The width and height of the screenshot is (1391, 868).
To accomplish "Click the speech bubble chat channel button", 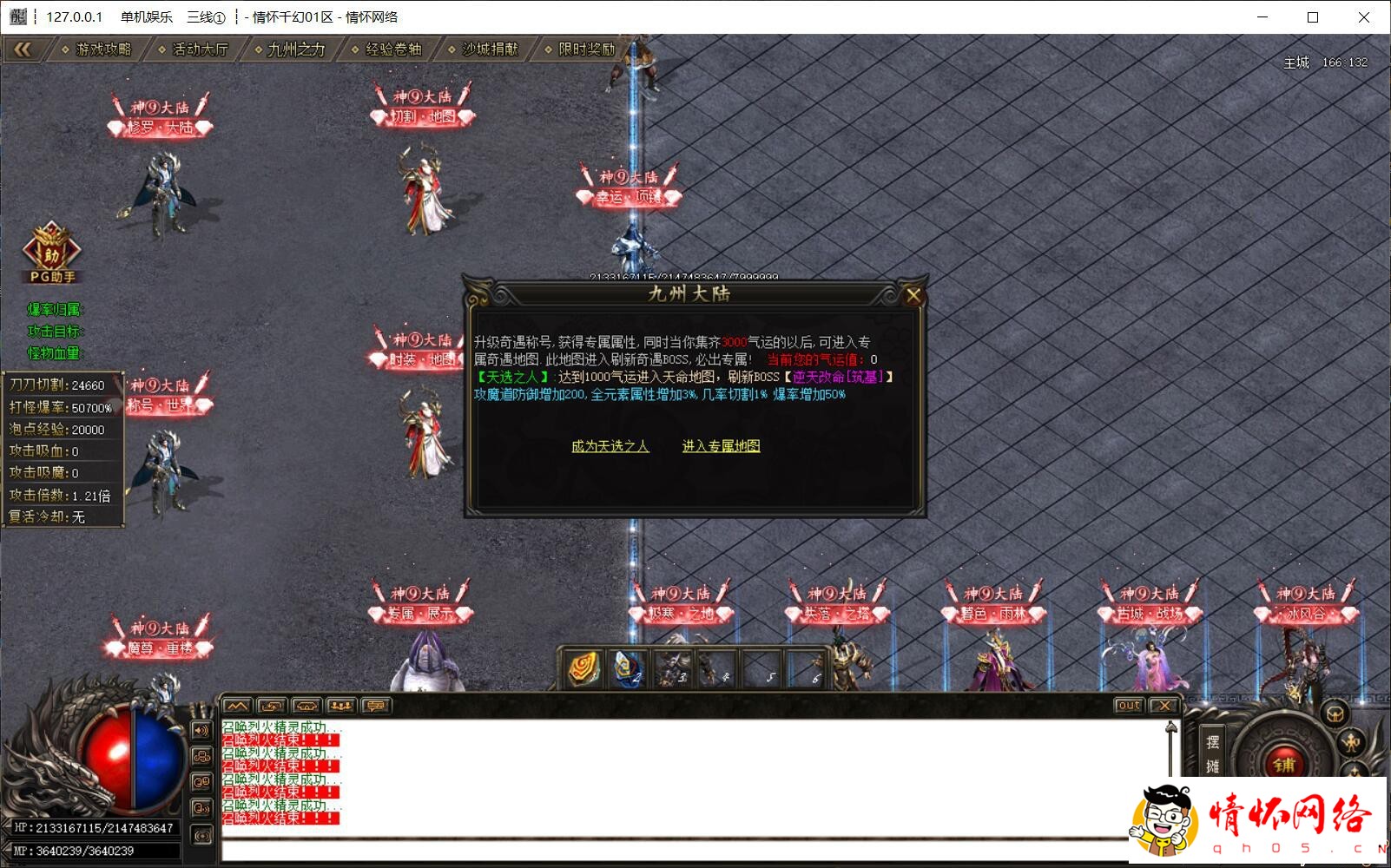I will pos(375,706).
